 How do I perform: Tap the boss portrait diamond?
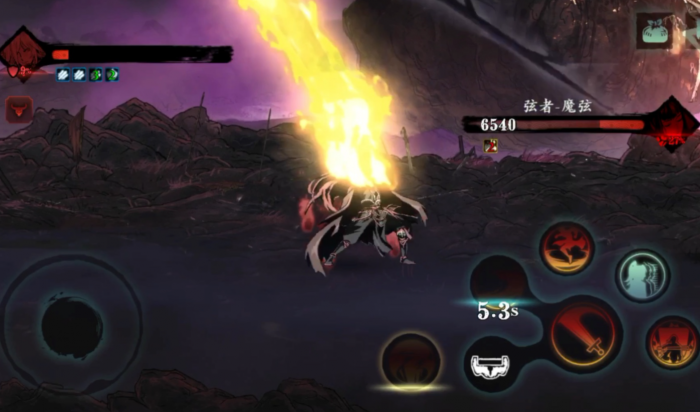tap(671, 125)
